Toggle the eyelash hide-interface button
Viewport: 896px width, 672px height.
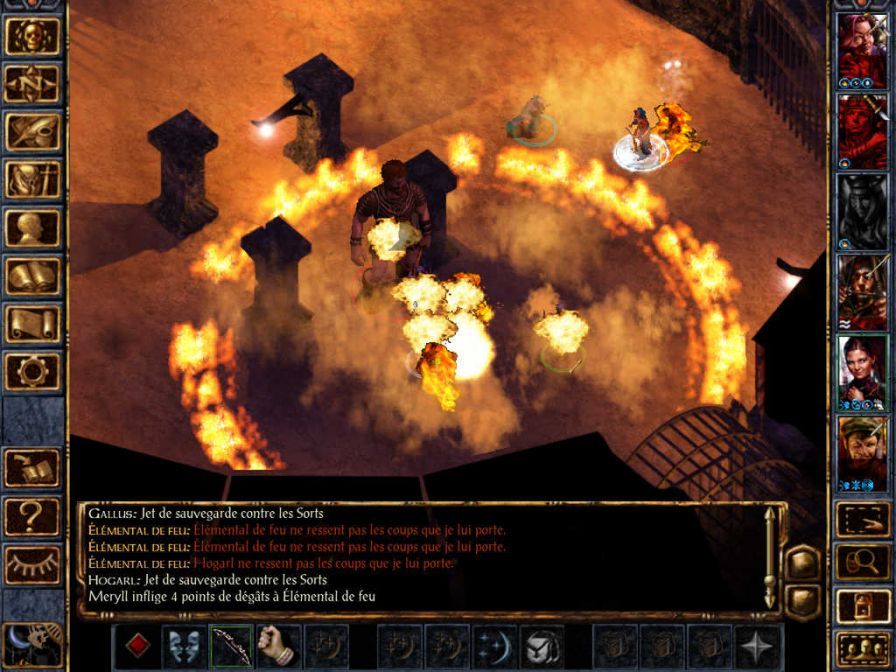tap(33, 564)
